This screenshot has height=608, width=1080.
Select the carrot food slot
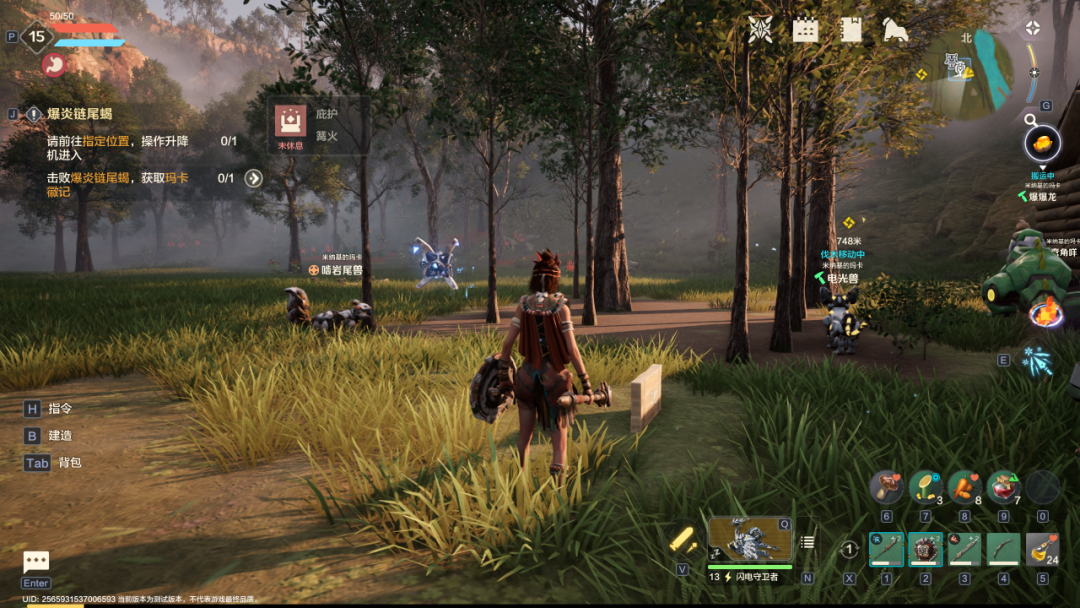point(964,487)
